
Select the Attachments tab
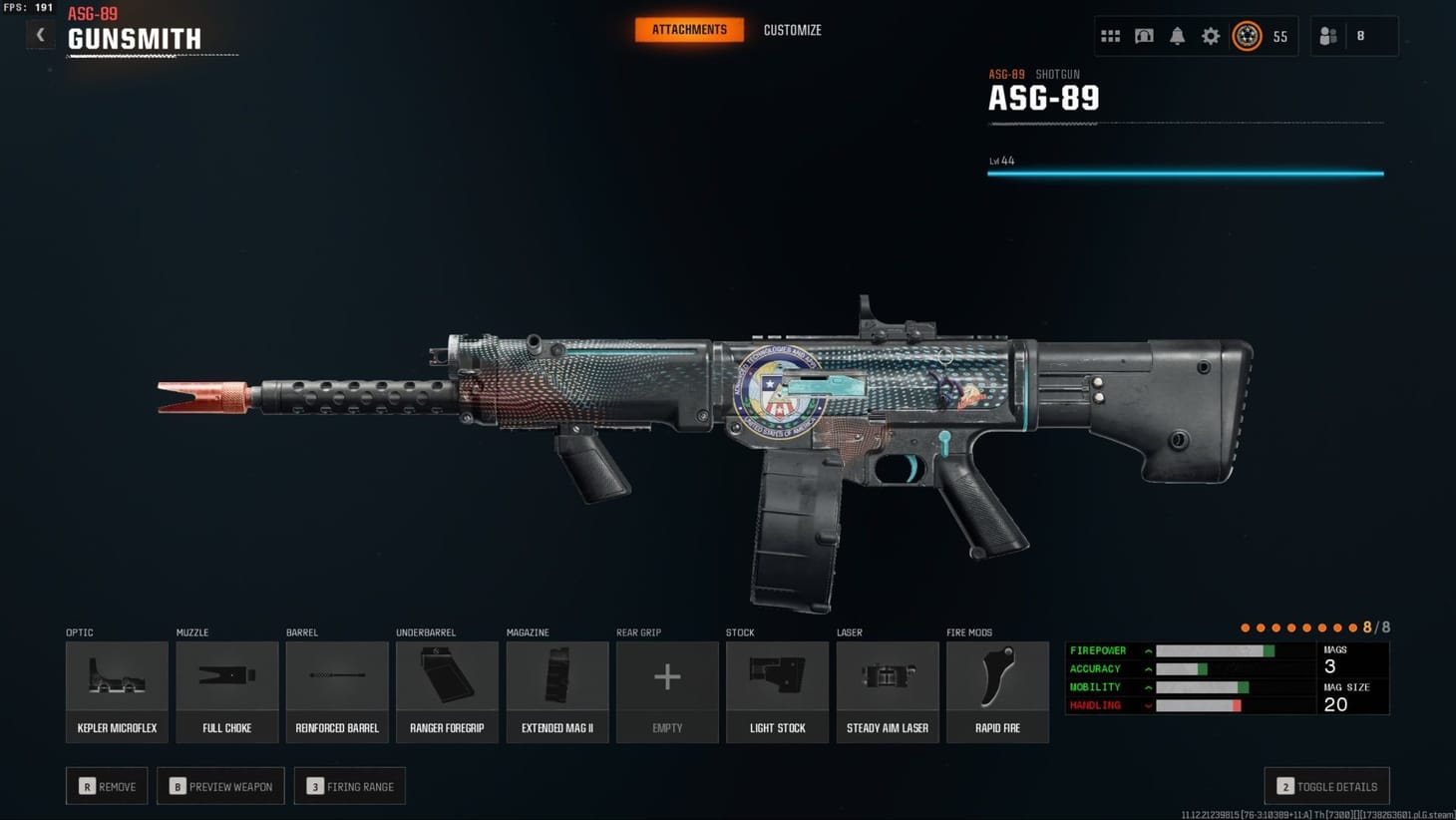(689, 30)
